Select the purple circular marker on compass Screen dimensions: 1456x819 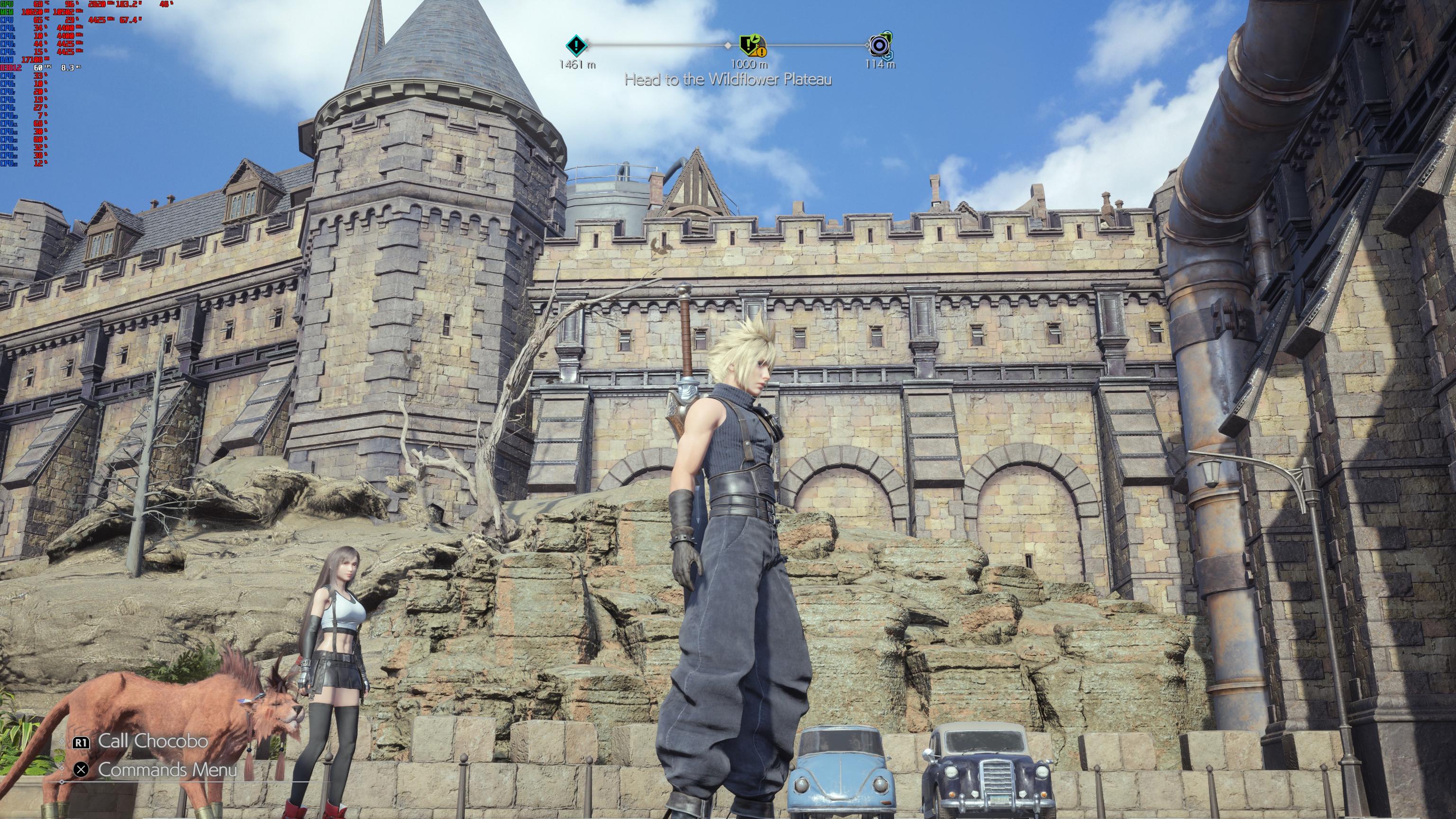pyautogui.click(x=879, y=45)
